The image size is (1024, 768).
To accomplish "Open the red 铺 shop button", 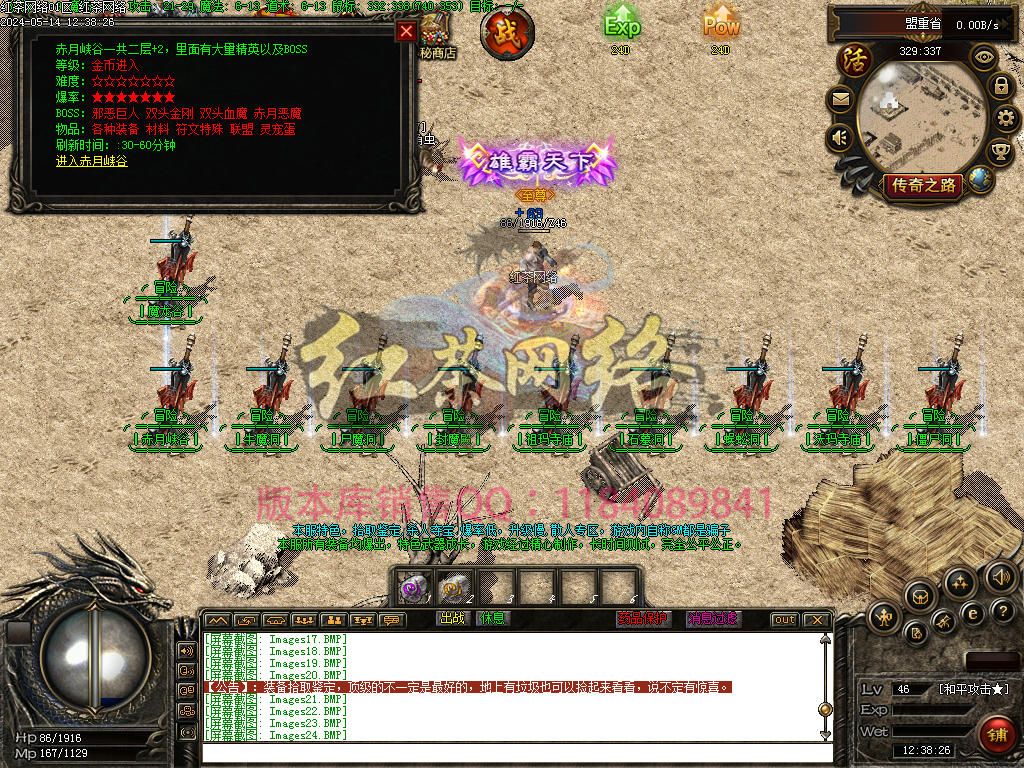I will click(x=995, y=731).
